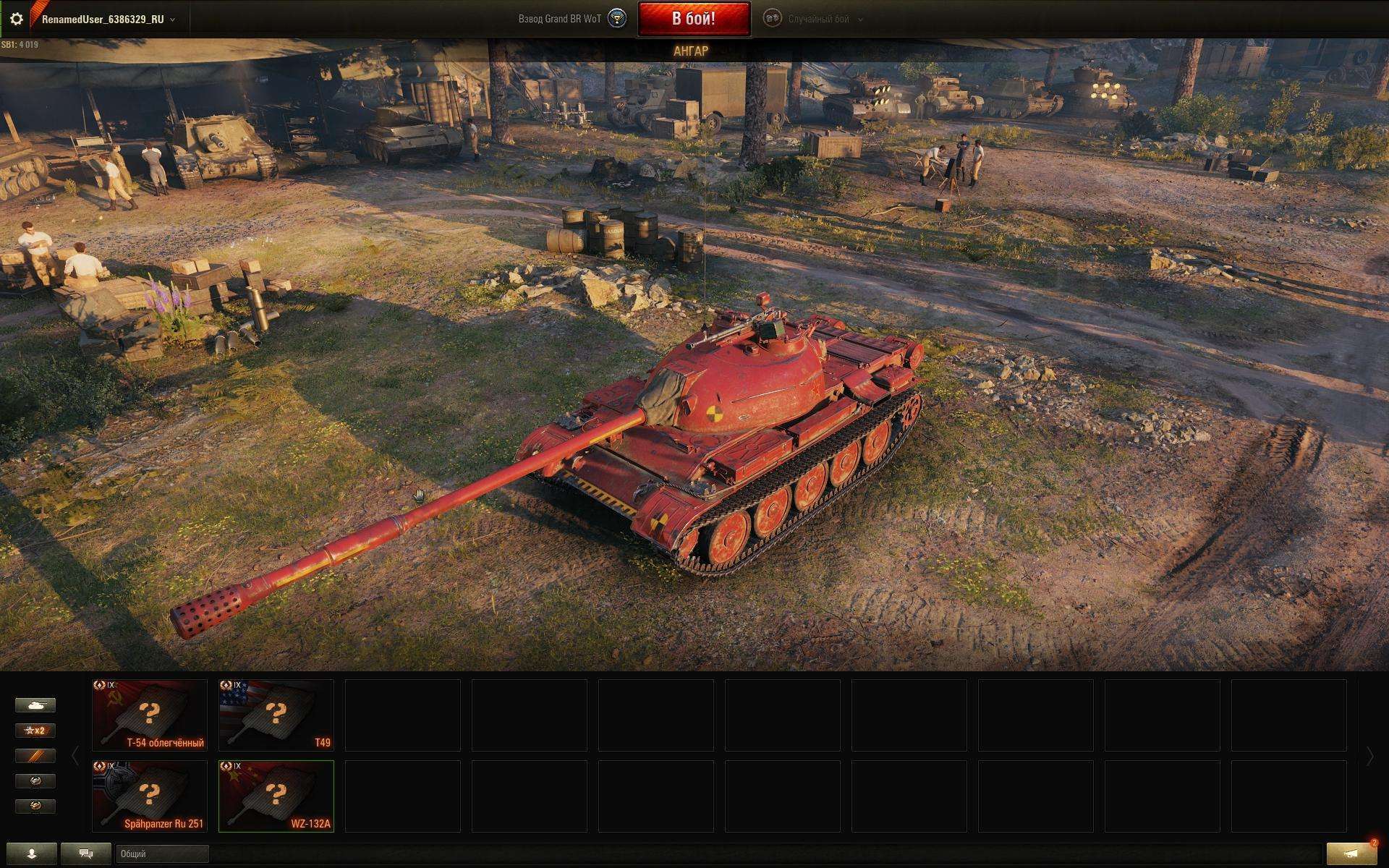Viewport: 1389px width, 868px height.
Task: Open the Общий chat channel tab
Action: pyautogui.click(x=162, y=854)
